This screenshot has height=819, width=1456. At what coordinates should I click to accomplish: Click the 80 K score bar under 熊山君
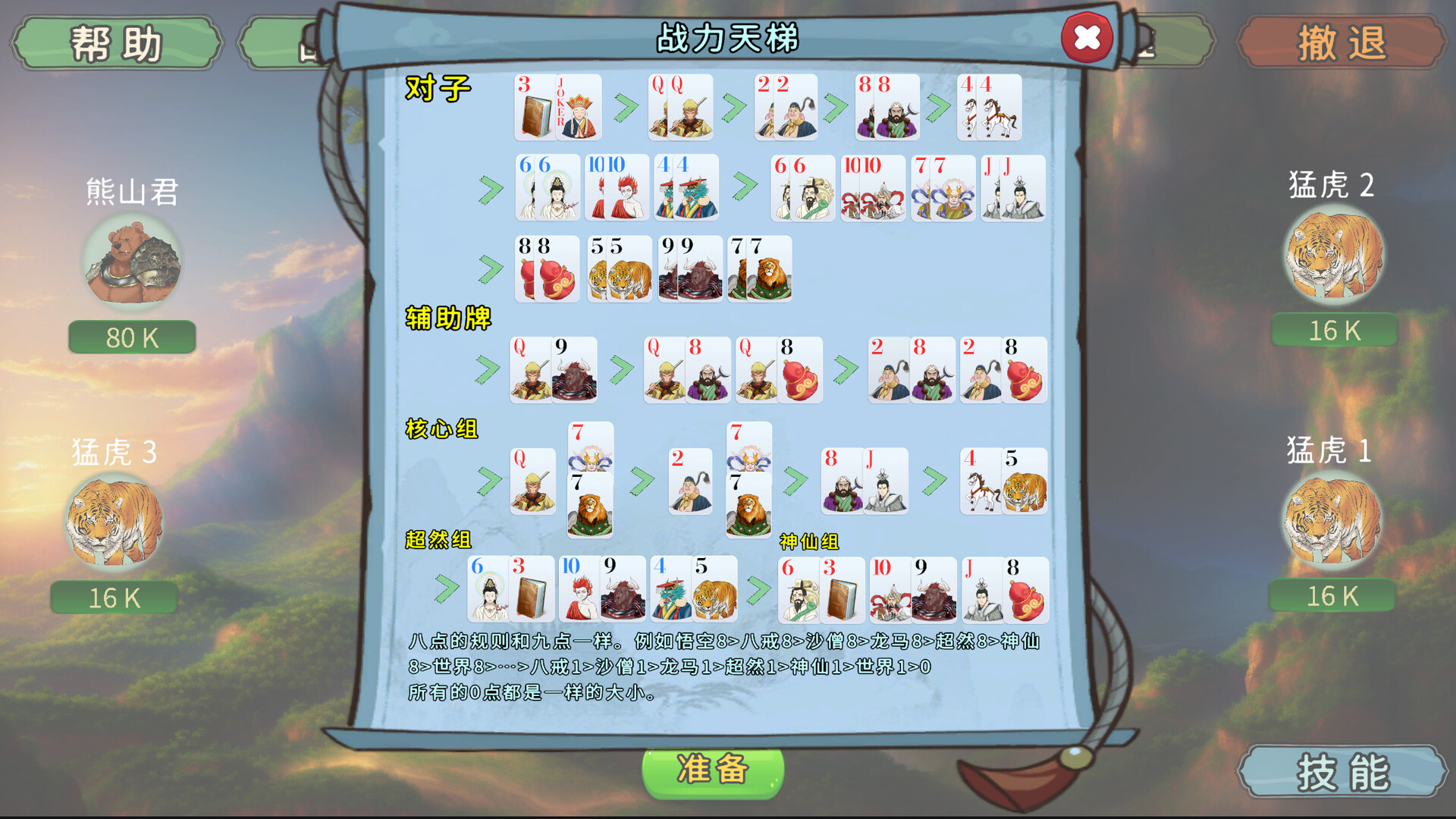click(x=130, y=337)
